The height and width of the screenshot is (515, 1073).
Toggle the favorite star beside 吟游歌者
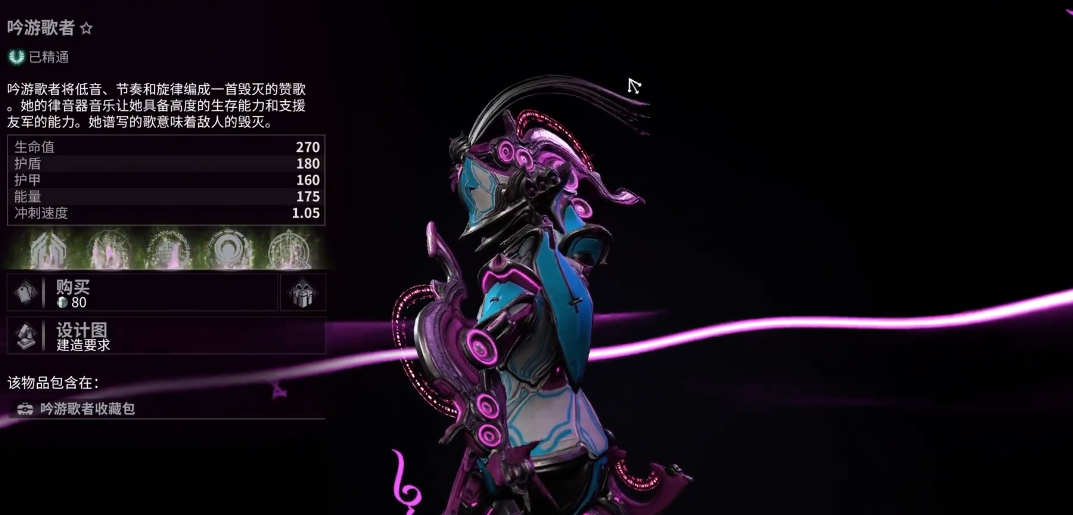click(86, 28)
